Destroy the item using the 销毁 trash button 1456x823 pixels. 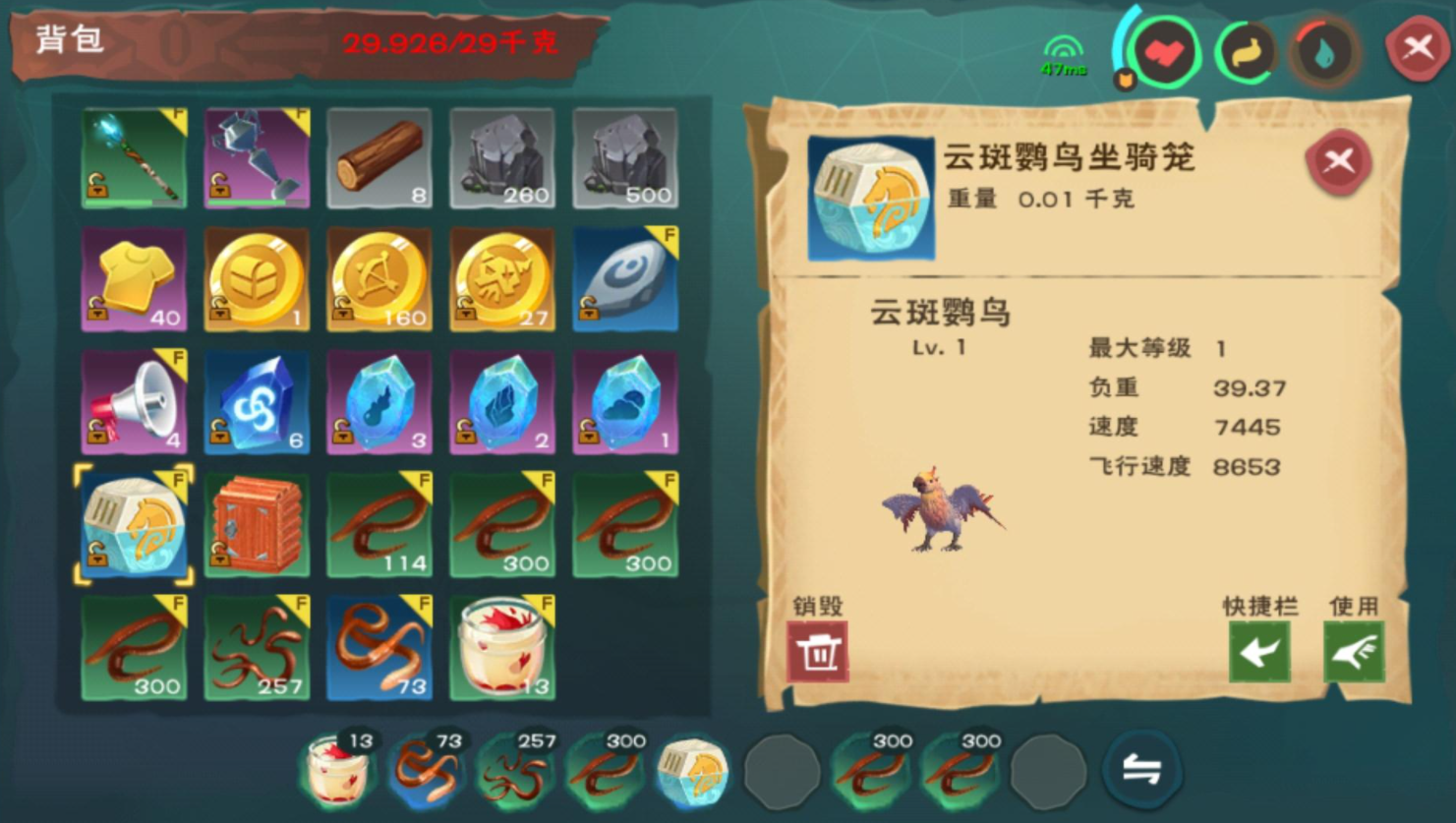click(819, 652)
